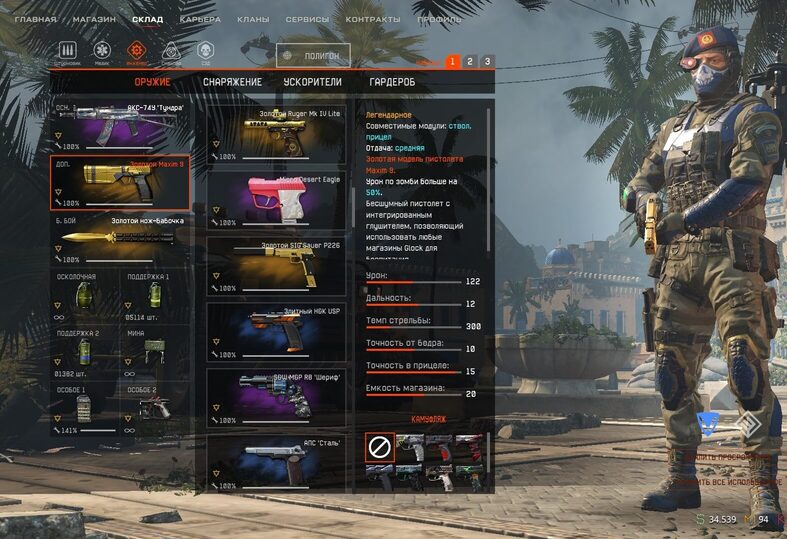Go to the Главная main page
The height and width of the screenshot is (539, 787).
pos(35,19)
